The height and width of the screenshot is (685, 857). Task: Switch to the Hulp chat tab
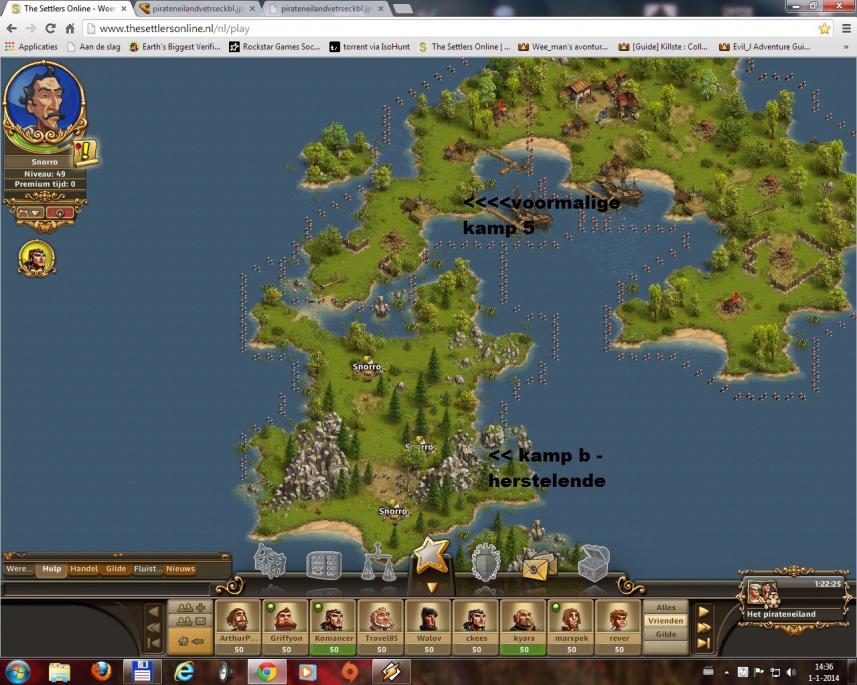point(52,569)
